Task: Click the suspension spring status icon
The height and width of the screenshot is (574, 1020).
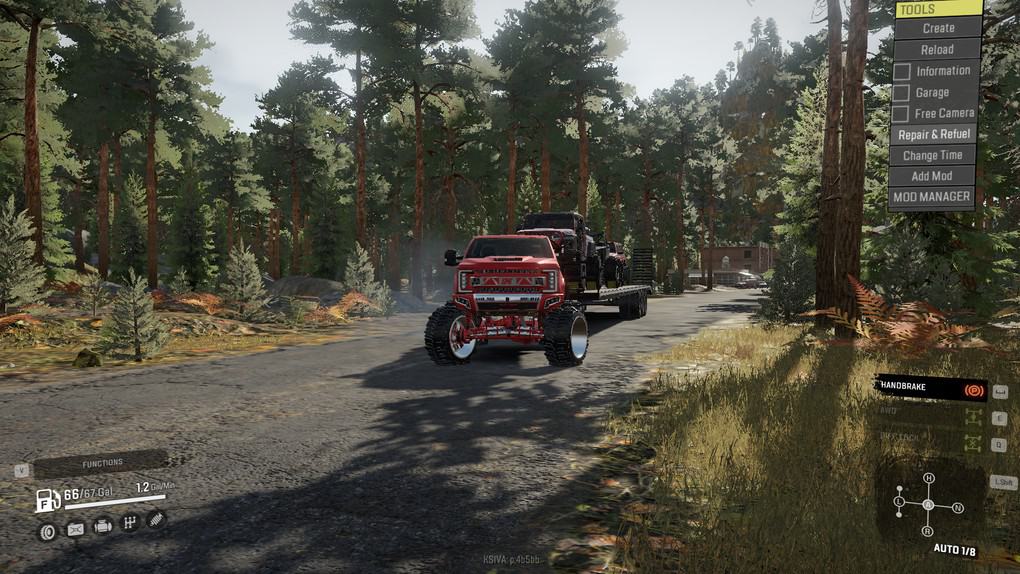Action: [156, 519]
